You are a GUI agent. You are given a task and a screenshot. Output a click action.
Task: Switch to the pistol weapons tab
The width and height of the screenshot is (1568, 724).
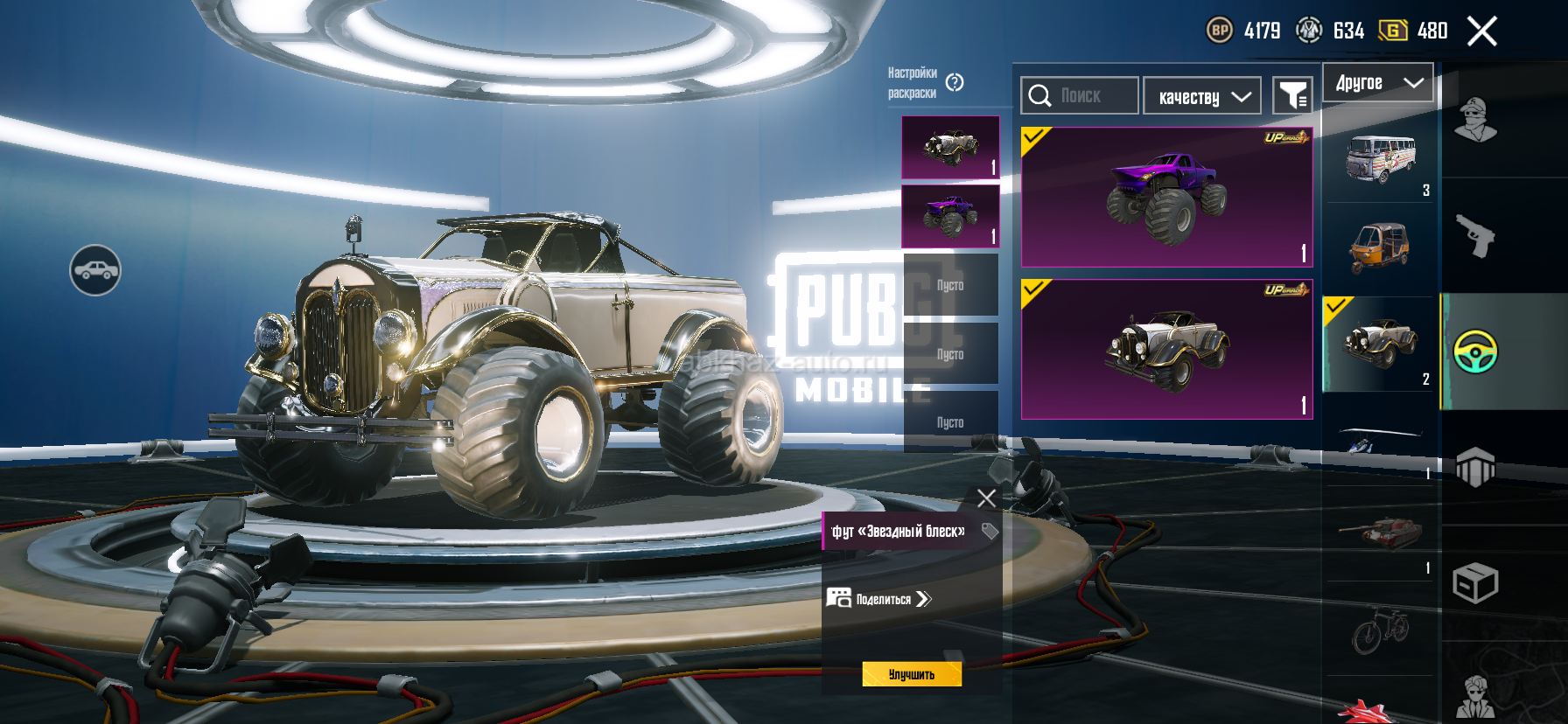pos(1476,235)
